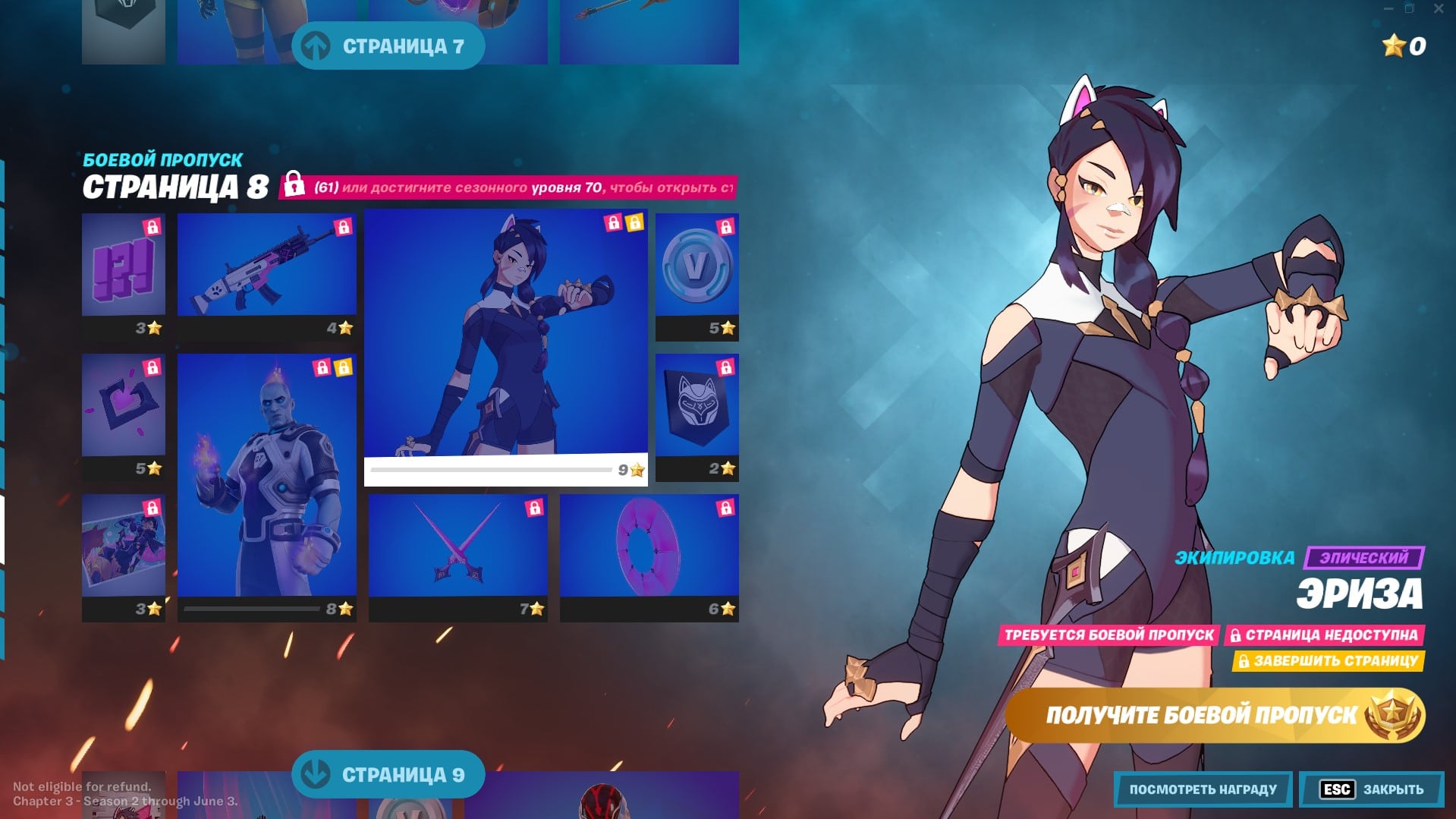Go down to Страница 9
This screenshot has height=819, width=1456.
388,774
